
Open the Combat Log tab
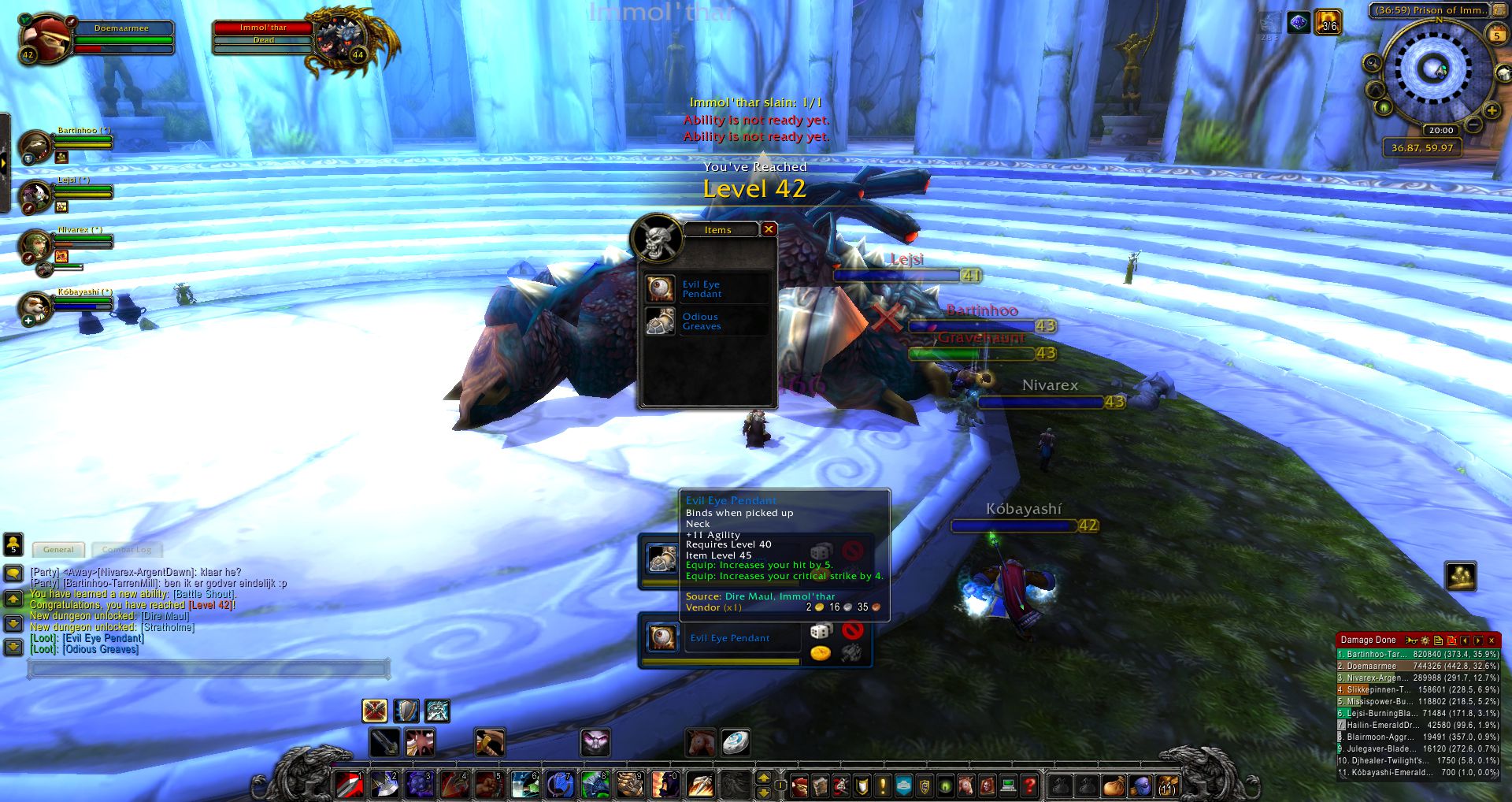point(126,550)
